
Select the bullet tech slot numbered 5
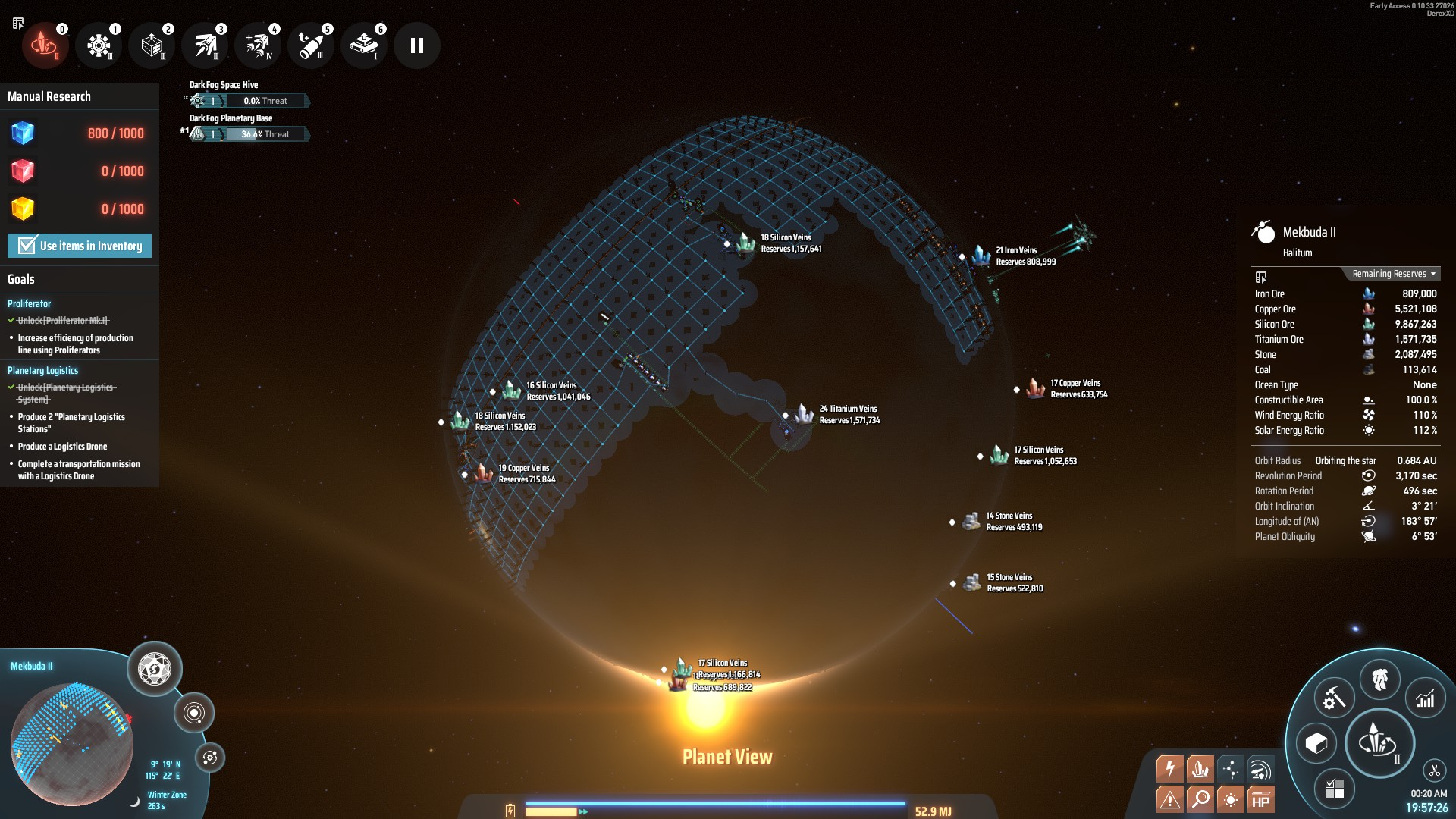pos(311,45)
